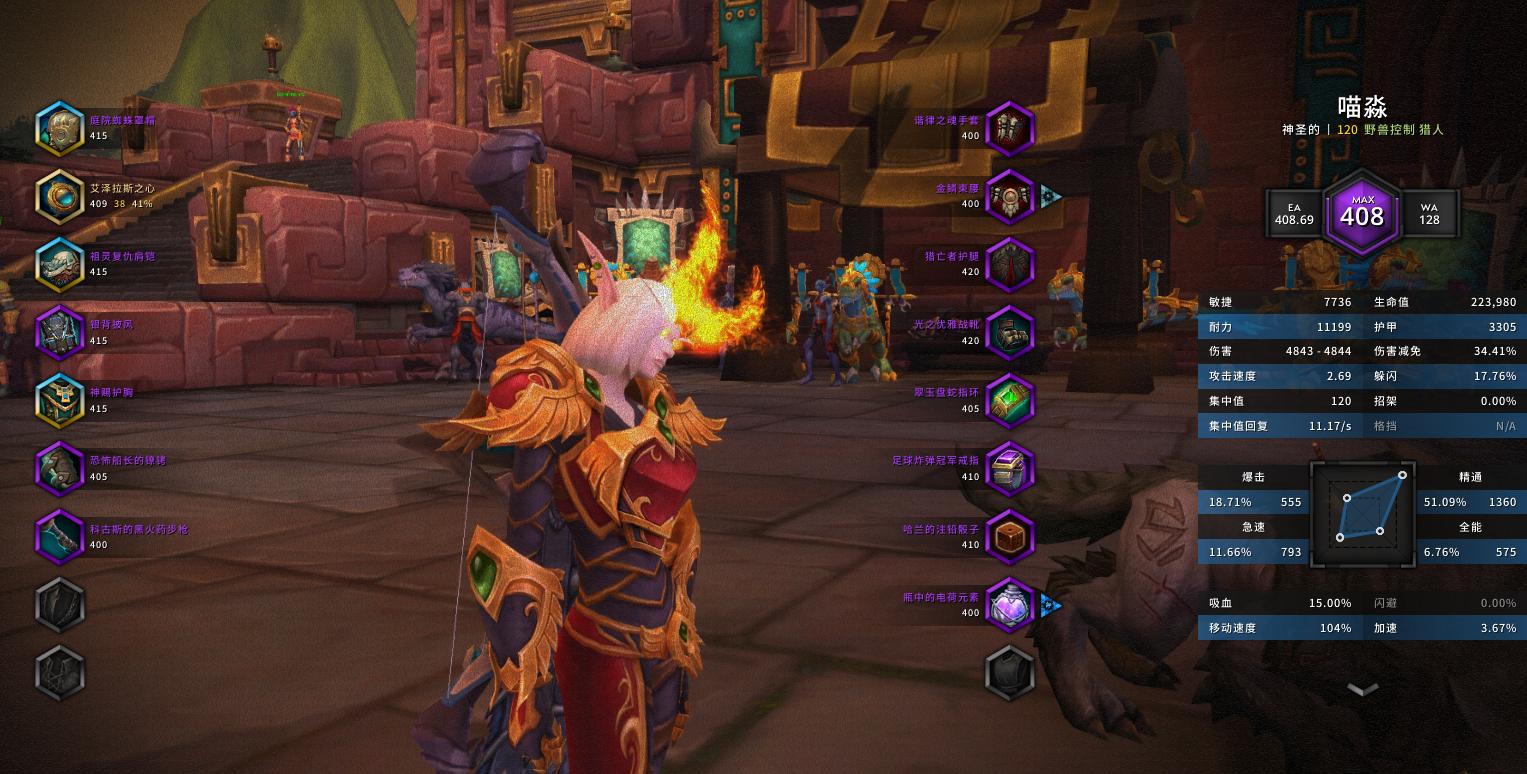Click the character name 喵淼
This screenshot has height=774, width=1527.
point(1362,107)
